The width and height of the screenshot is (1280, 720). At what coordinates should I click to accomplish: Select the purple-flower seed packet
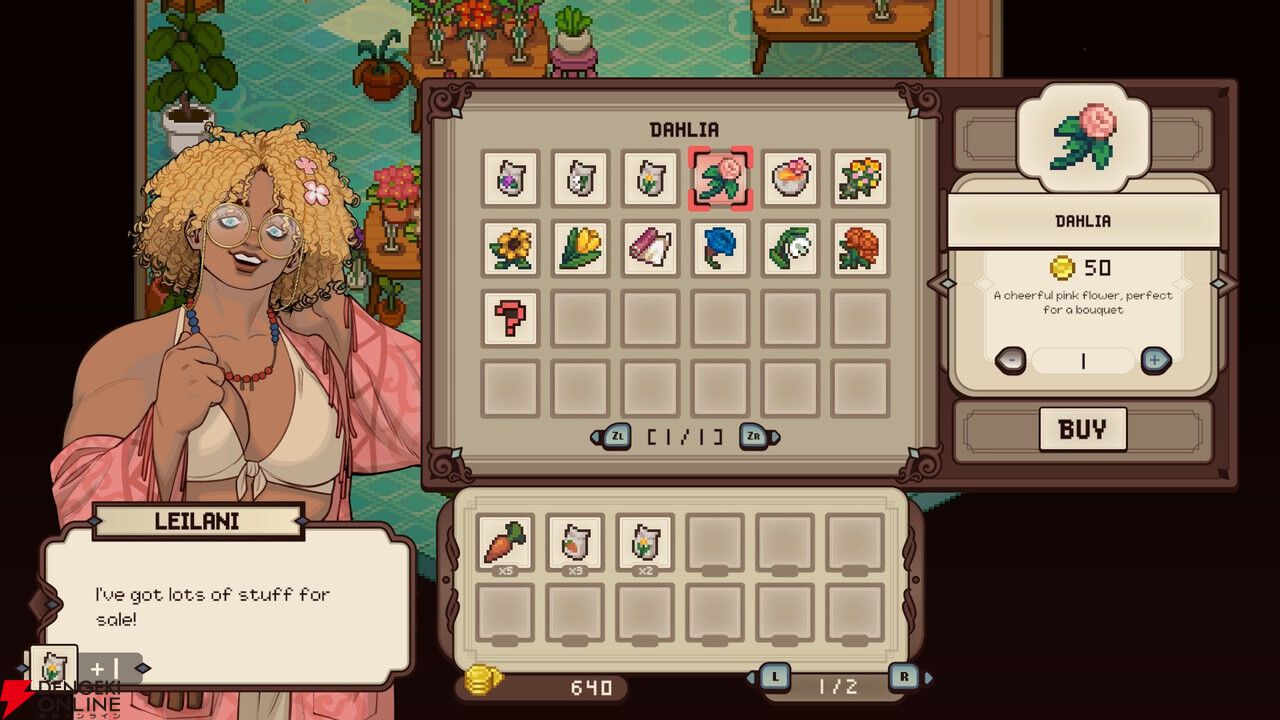511,179
